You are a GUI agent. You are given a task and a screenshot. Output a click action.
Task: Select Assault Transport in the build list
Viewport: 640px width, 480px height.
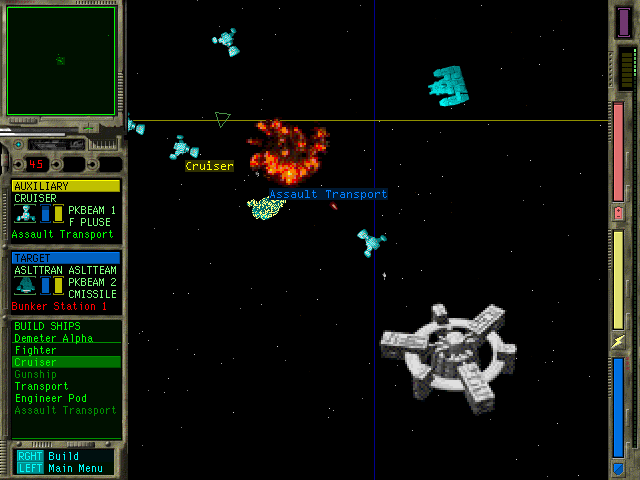[x=64, y=411]
